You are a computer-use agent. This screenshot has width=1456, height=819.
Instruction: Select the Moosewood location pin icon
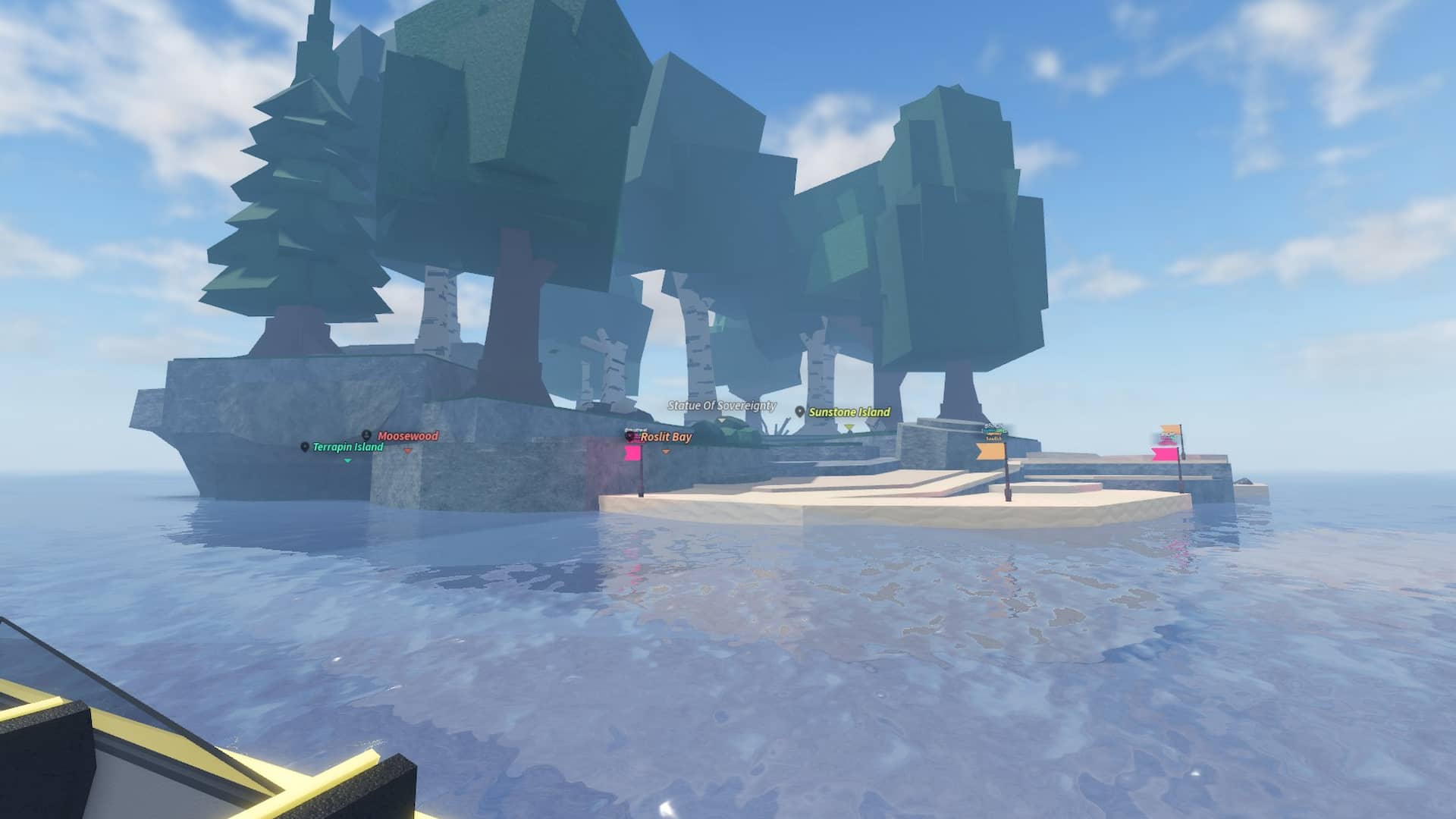[x=366, y=435]
